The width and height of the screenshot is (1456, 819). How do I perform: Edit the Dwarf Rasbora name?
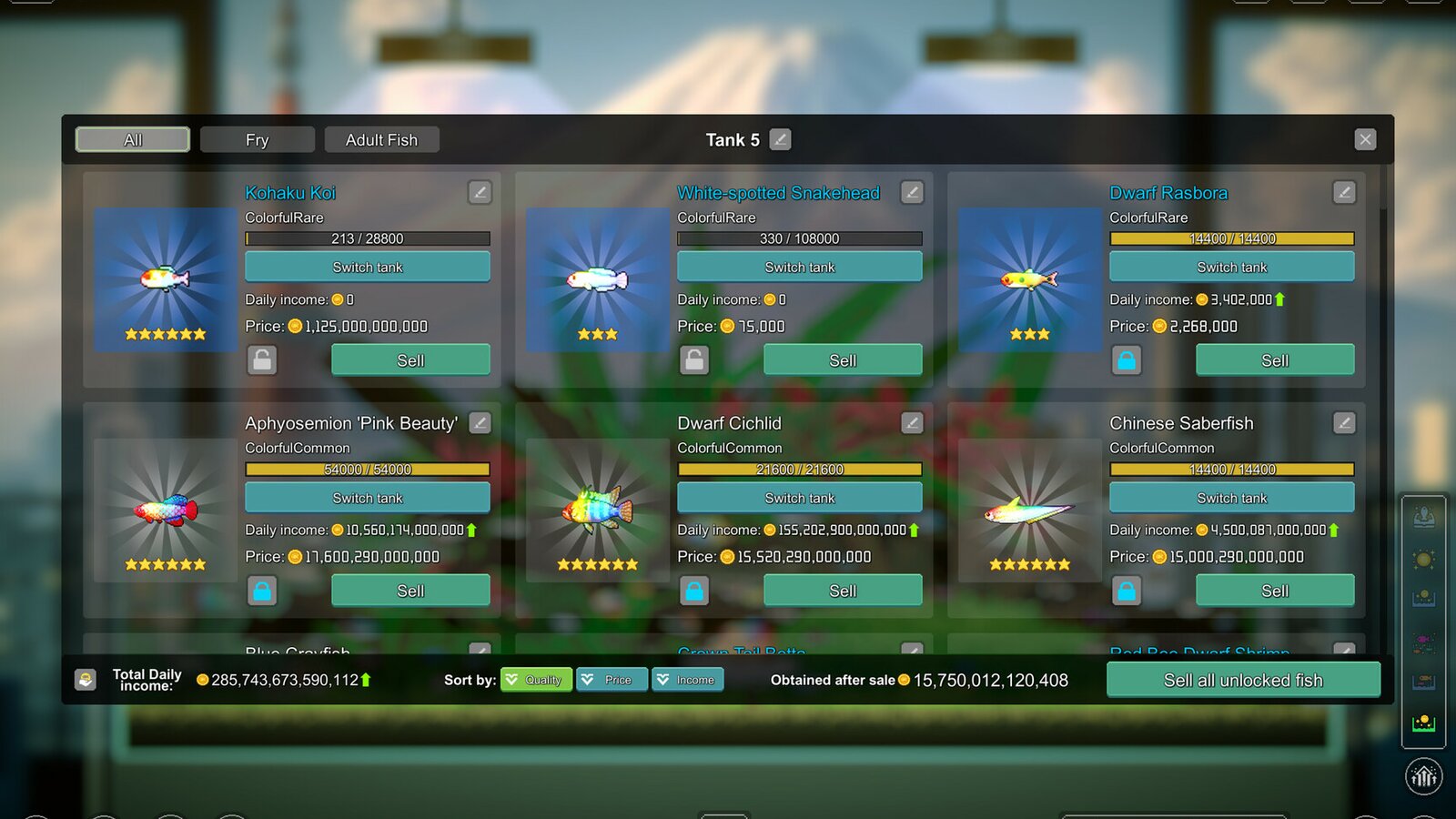coord(1344,192)
